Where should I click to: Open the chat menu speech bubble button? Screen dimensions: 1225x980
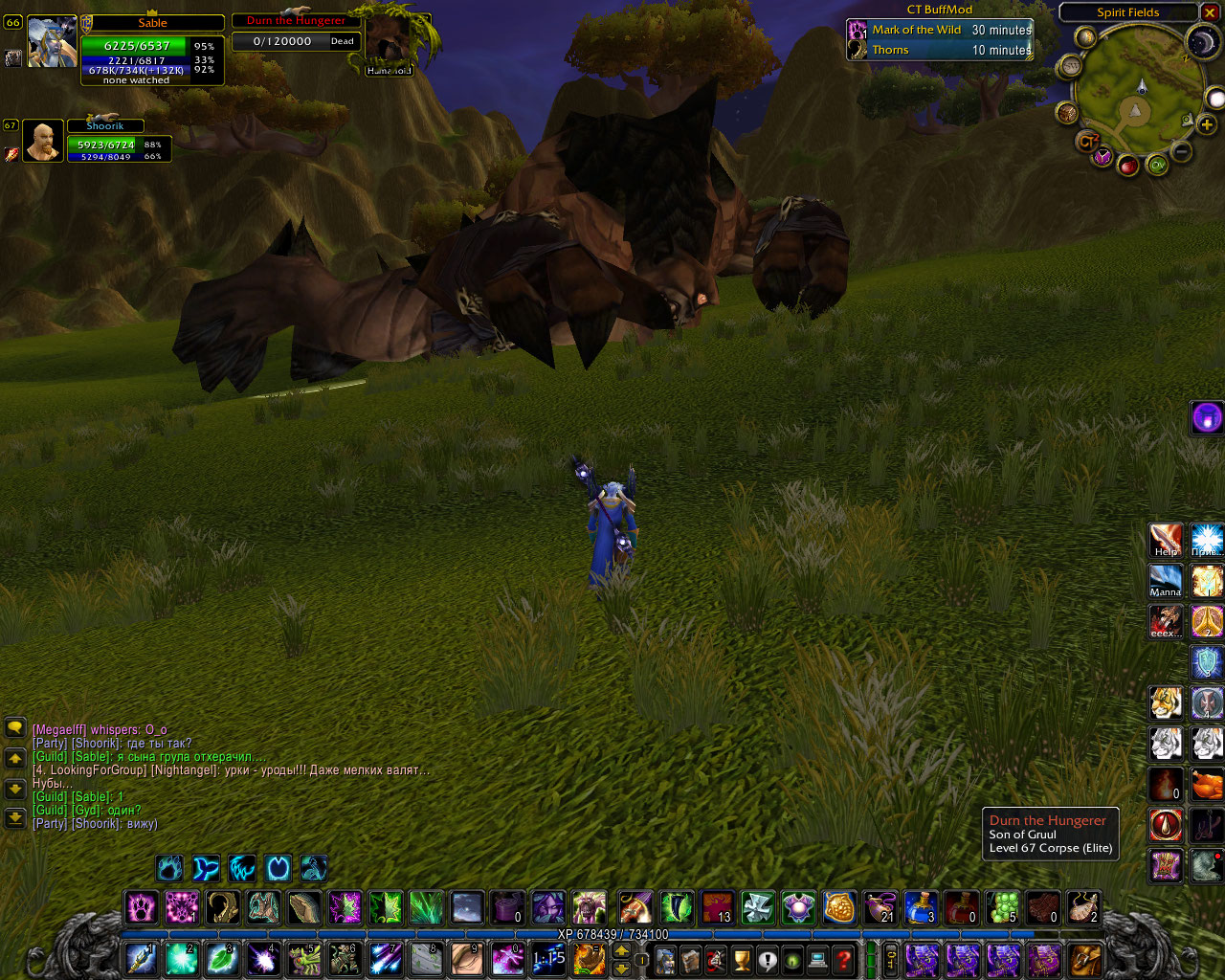[14, 728]
